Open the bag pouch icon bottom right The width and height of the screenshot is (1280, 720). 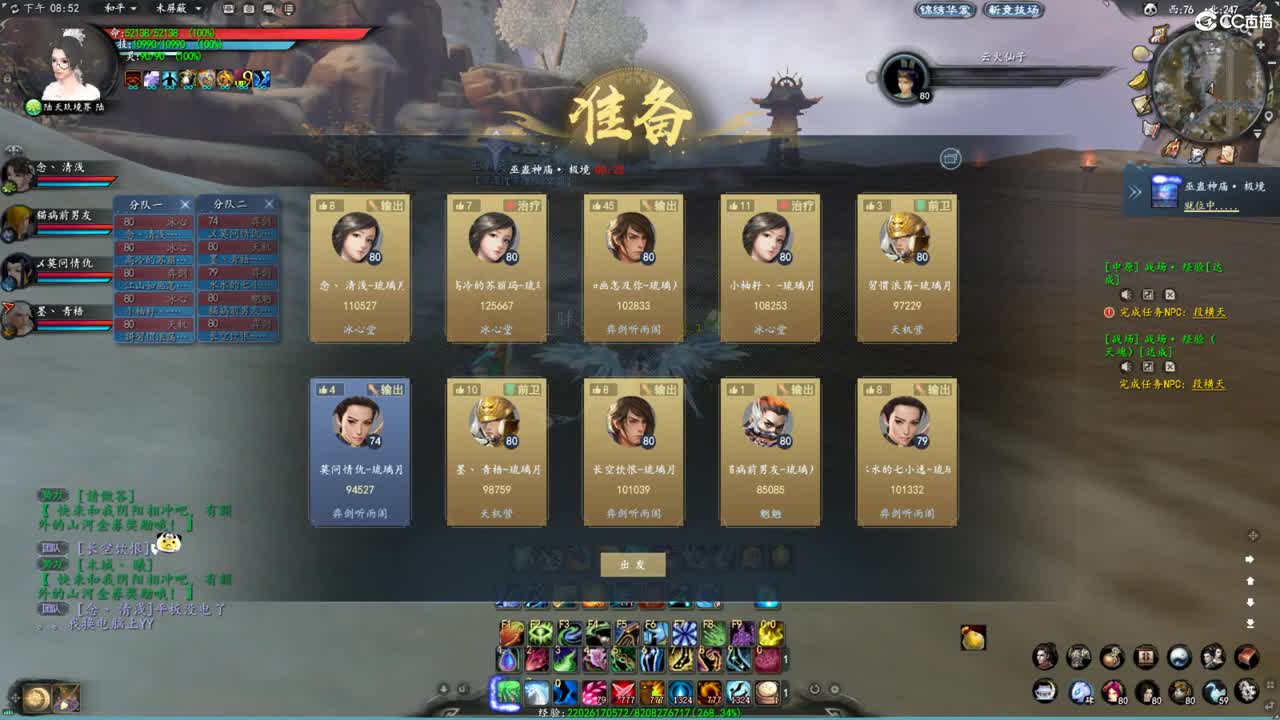point(1110,656)
